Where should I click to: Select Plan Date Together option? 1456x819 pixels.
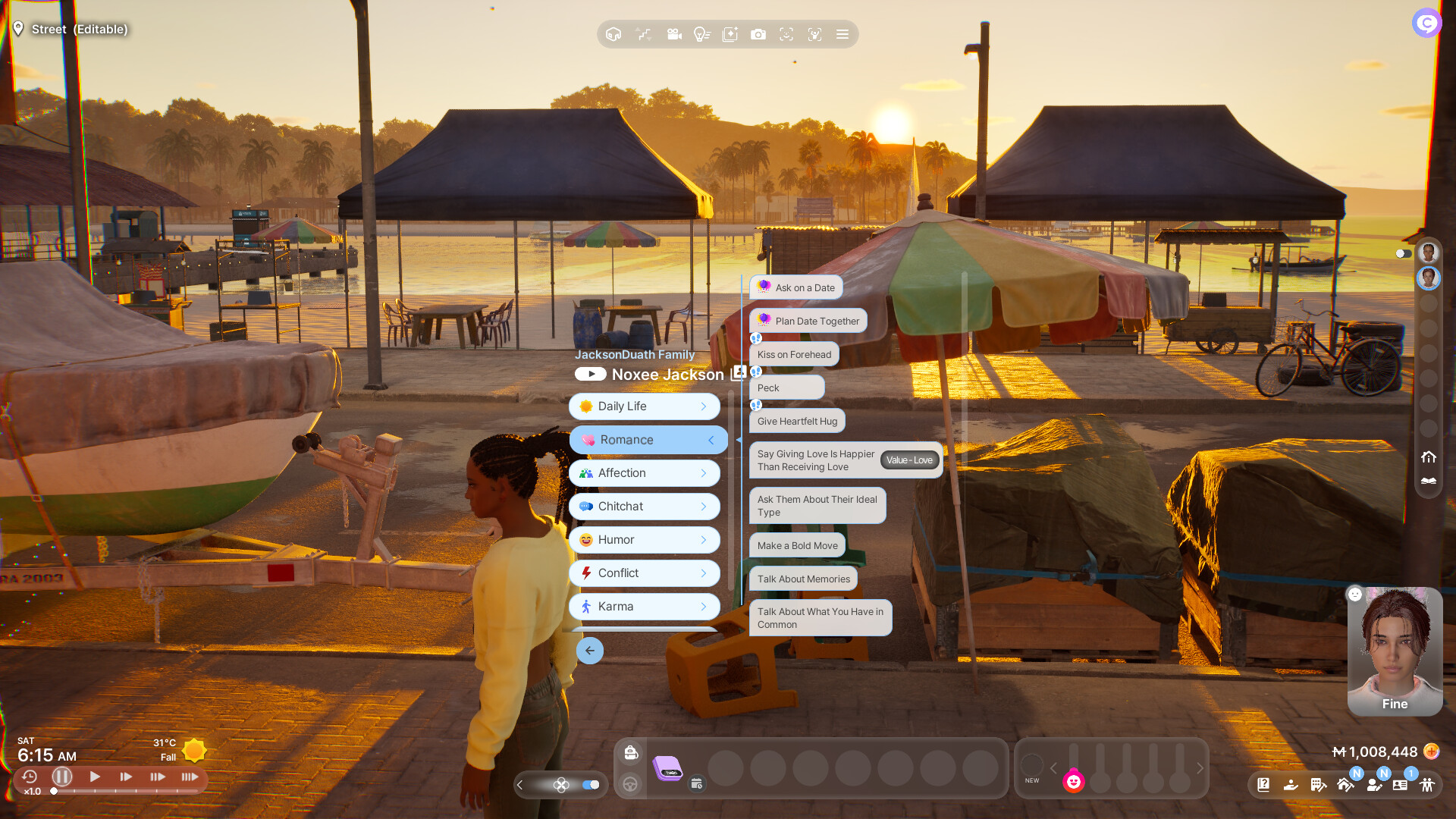click(808, 321)
